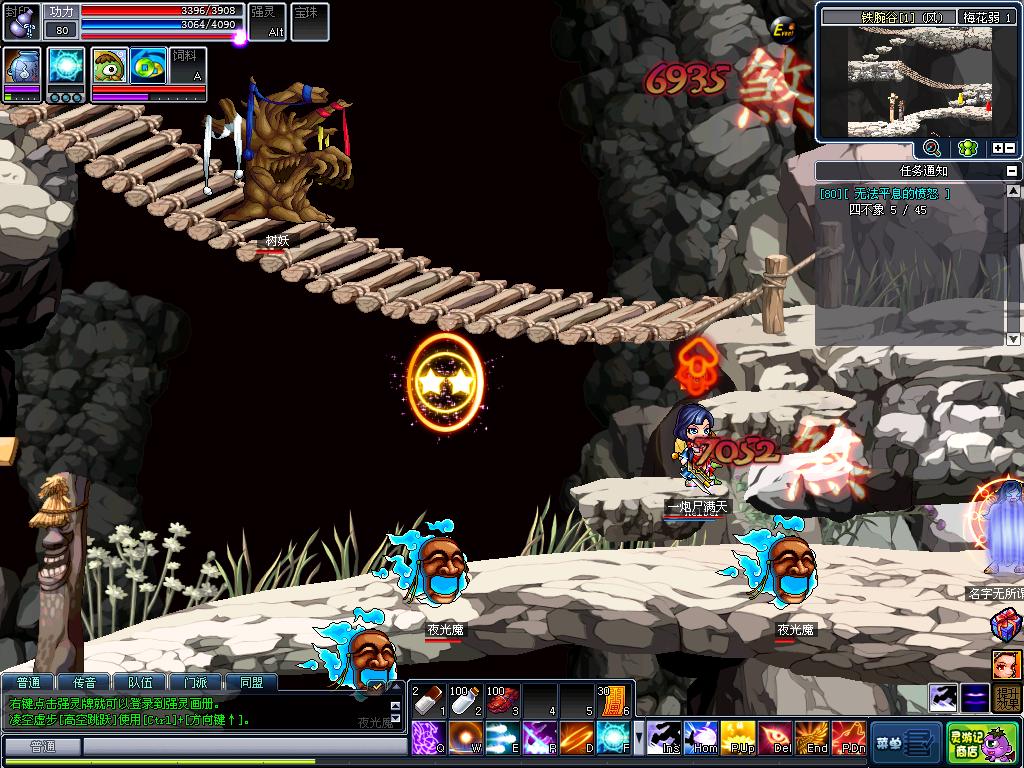Open the gift box icon
Image resolution: width=1024 pixels, height=768 pixels.
pos(1006,627)
